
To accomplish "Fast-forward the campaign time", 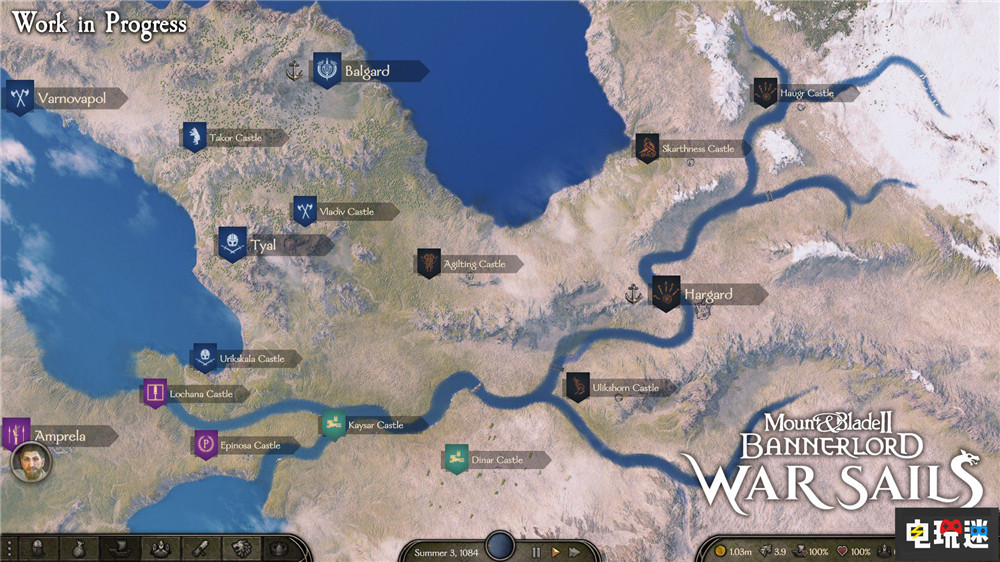I will click(574, 551).
